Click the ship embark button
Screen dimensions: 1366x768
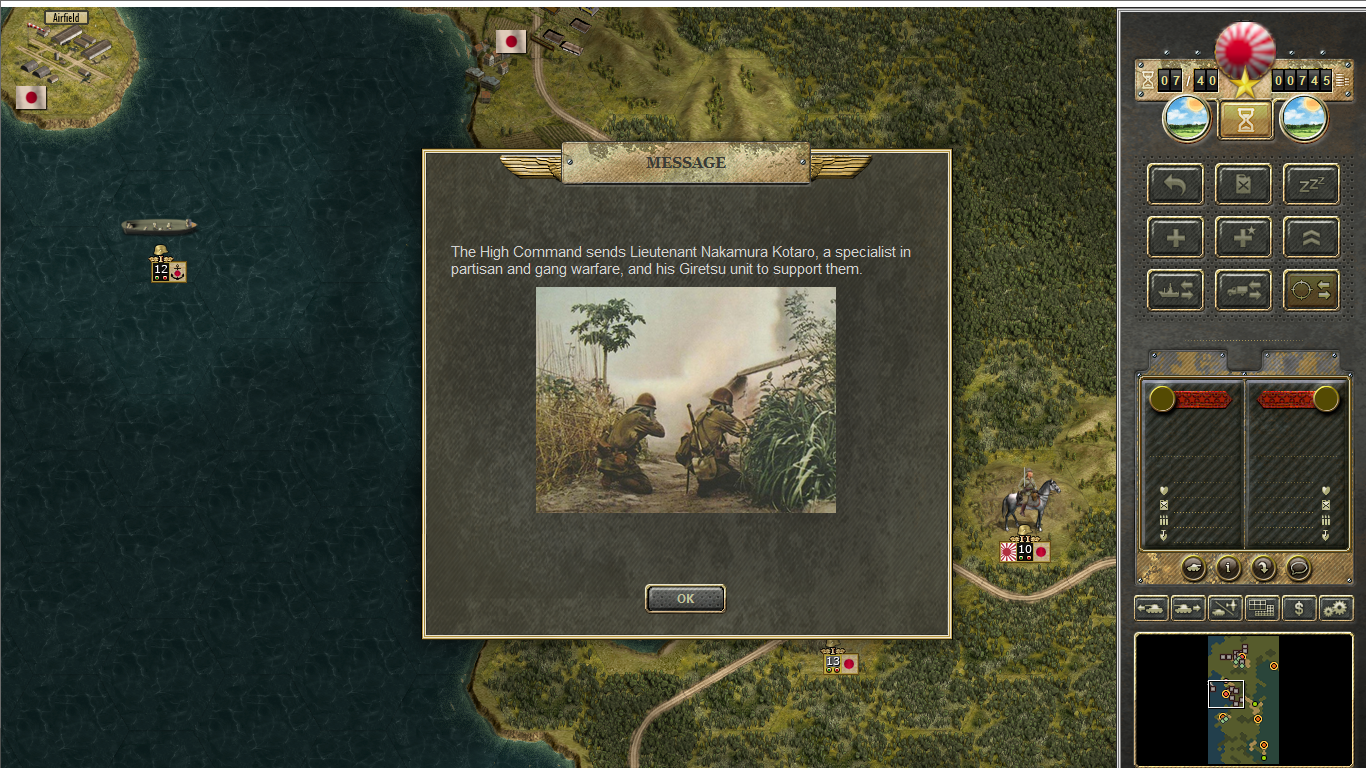point(1175,290)
